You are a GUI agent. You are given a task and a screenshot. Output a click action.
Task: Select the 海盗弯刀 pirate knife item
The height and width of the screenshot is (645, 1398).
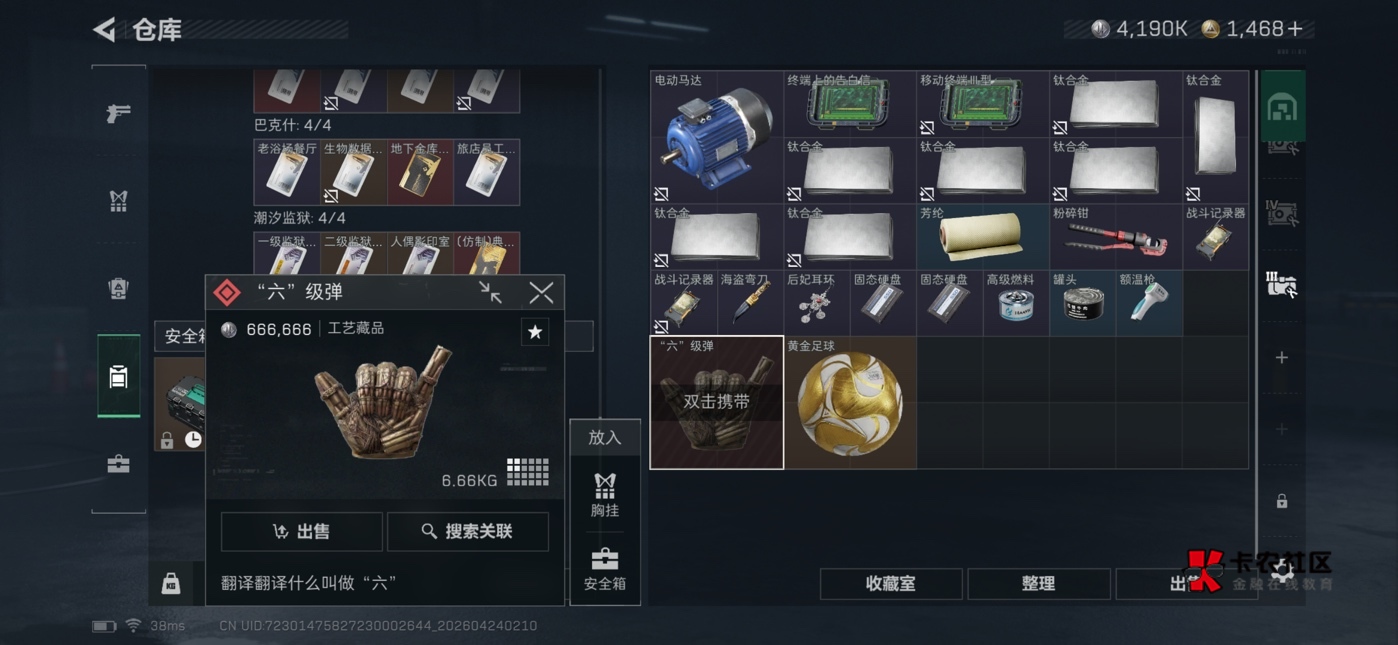click(750, 303)
